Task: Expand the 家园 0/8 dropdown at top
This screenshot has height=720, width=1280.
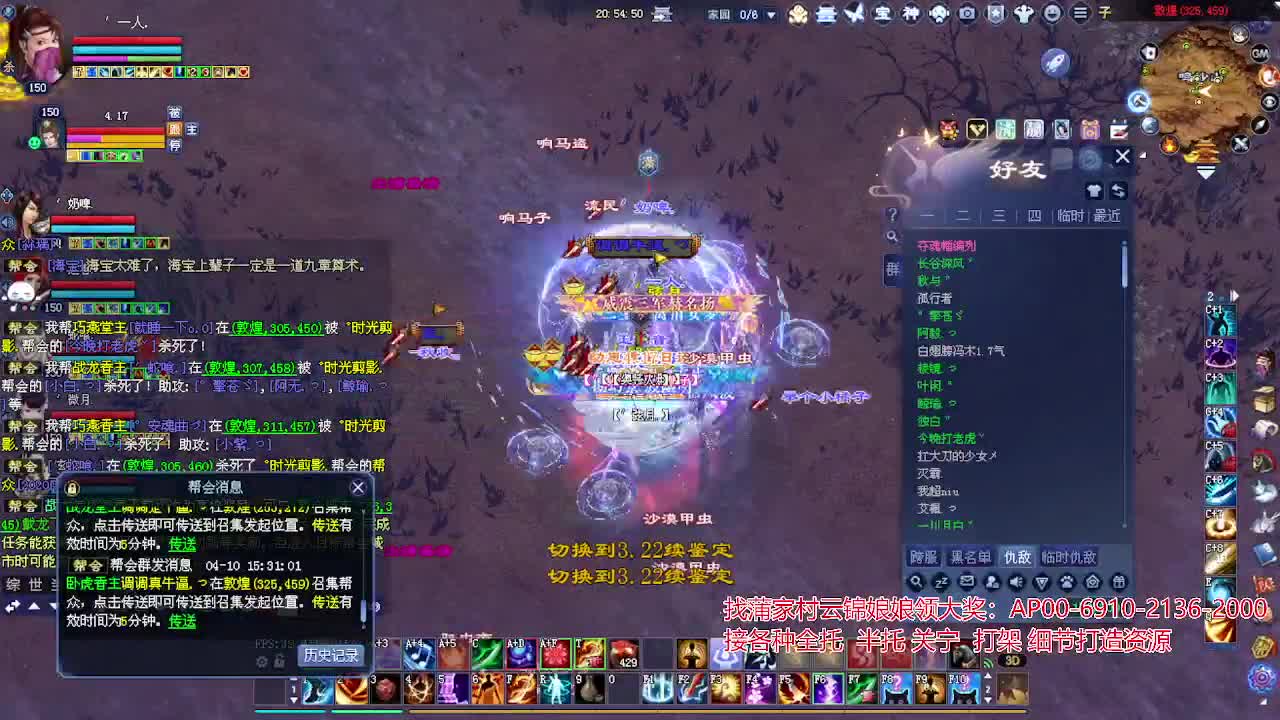Action: (769, 17)
